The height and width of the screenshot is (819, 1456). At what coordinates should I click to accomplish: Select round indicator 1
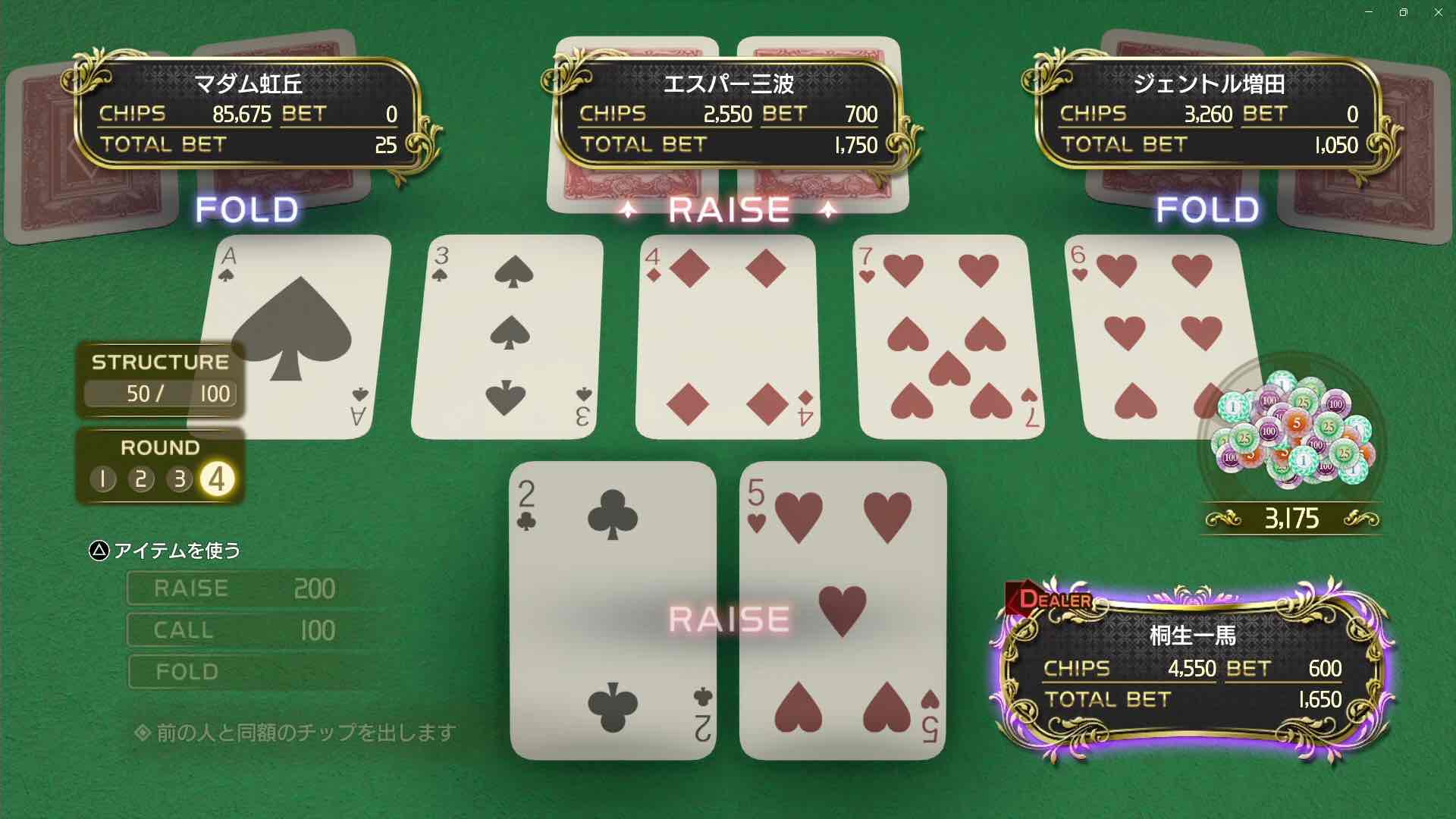[x=103, y=479]
